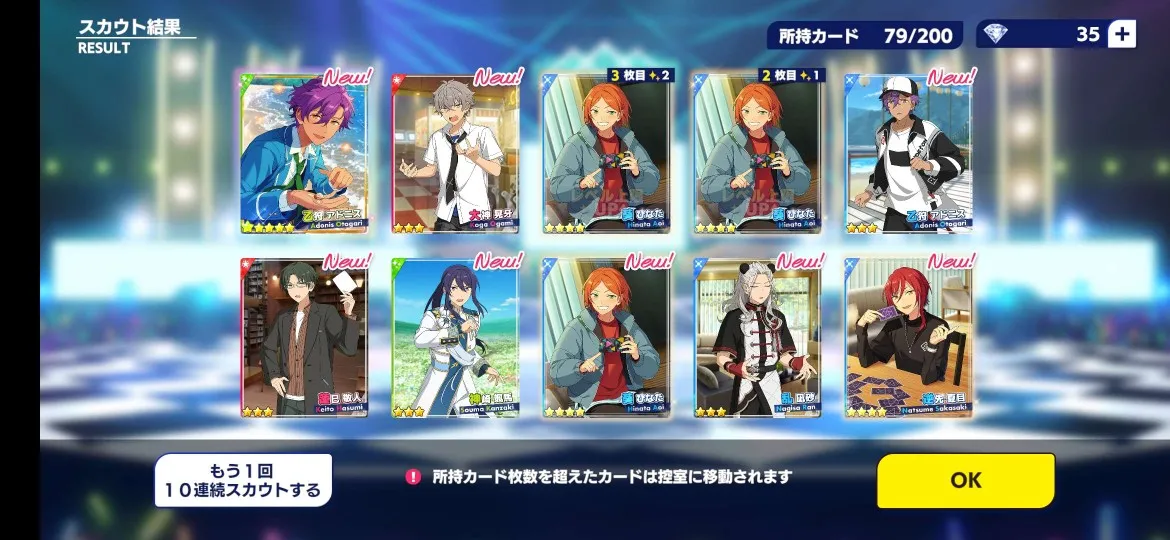Tap the plus button beside the diamond count
Screen dimensions: 1170x540
point(1121,34)
